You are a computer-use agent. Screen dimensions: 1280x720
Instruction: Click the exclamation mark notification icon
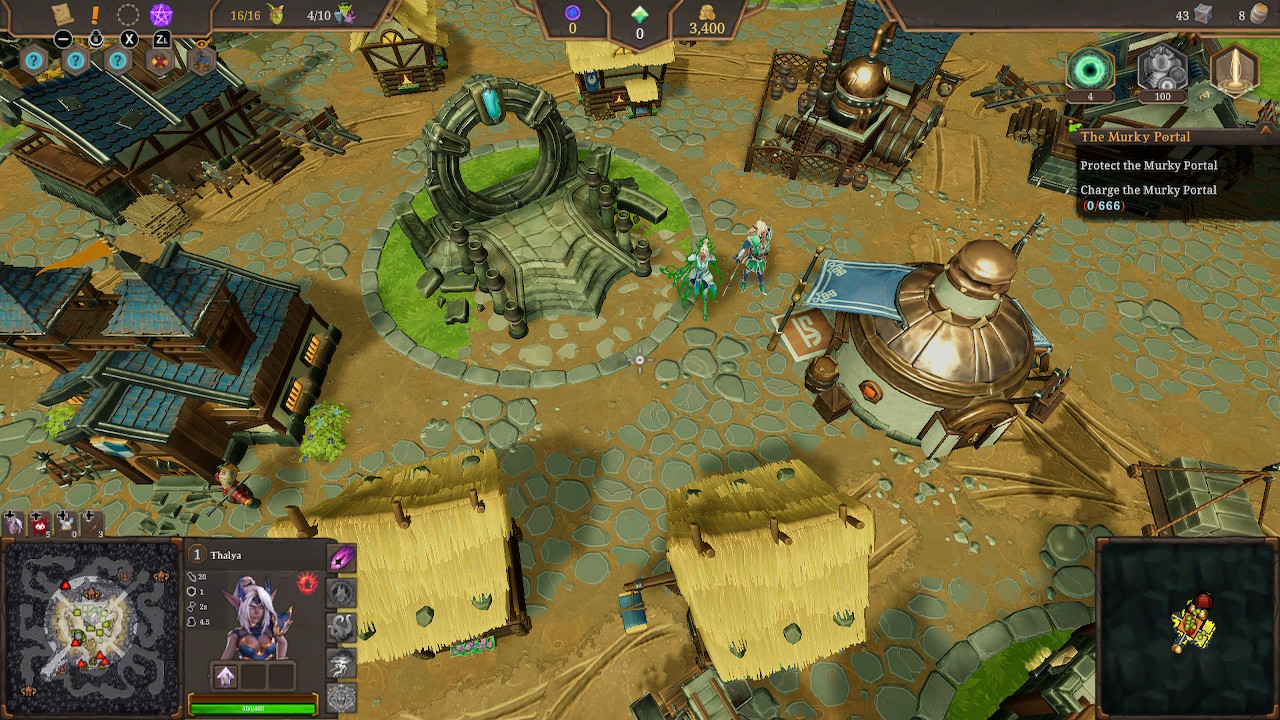[95, 14]
